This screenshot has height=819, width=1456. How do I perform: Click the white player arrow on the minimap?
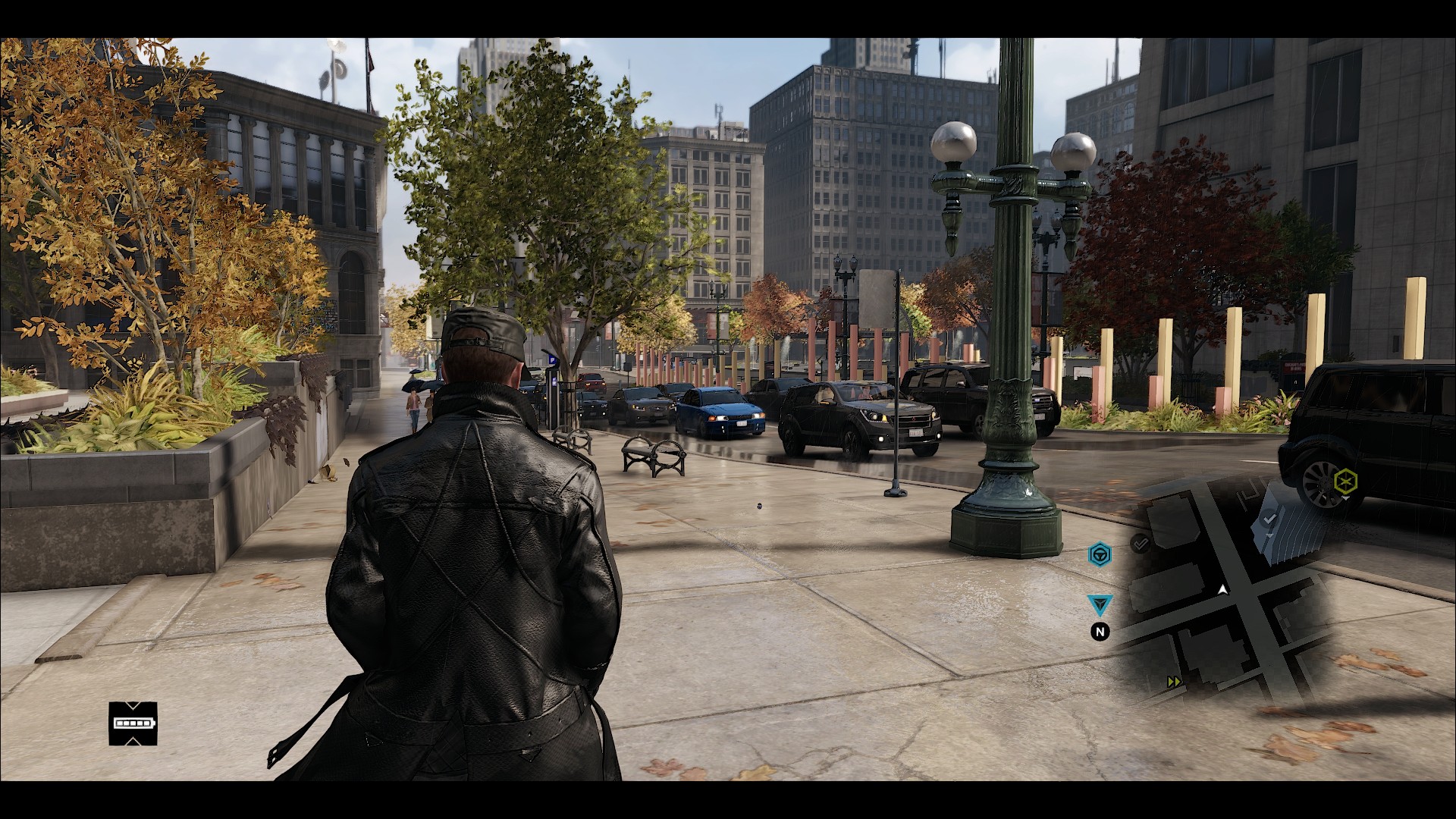point(1222,589)
